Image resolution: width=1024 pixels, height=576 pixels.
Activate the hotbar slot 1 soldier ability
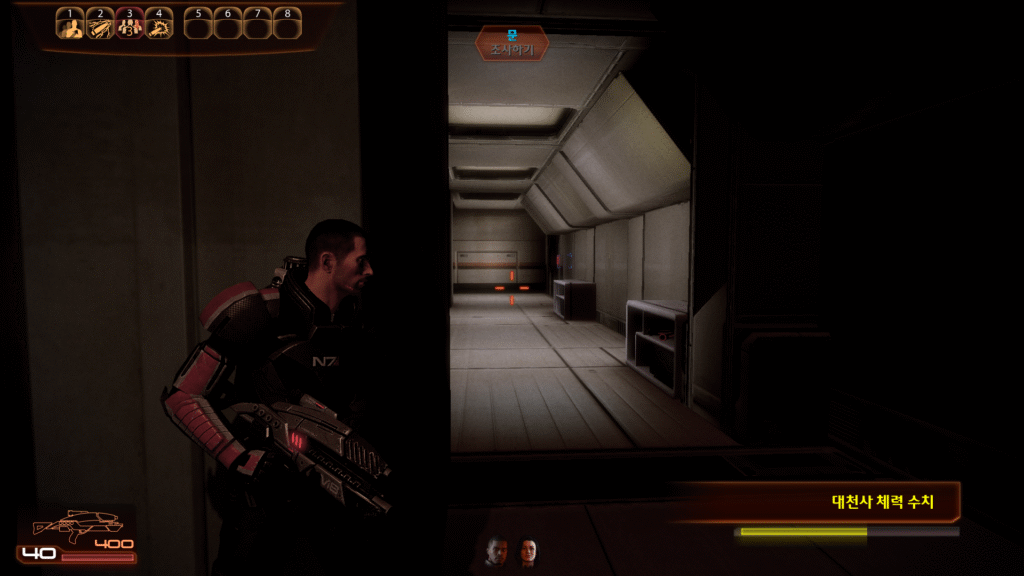70,25
